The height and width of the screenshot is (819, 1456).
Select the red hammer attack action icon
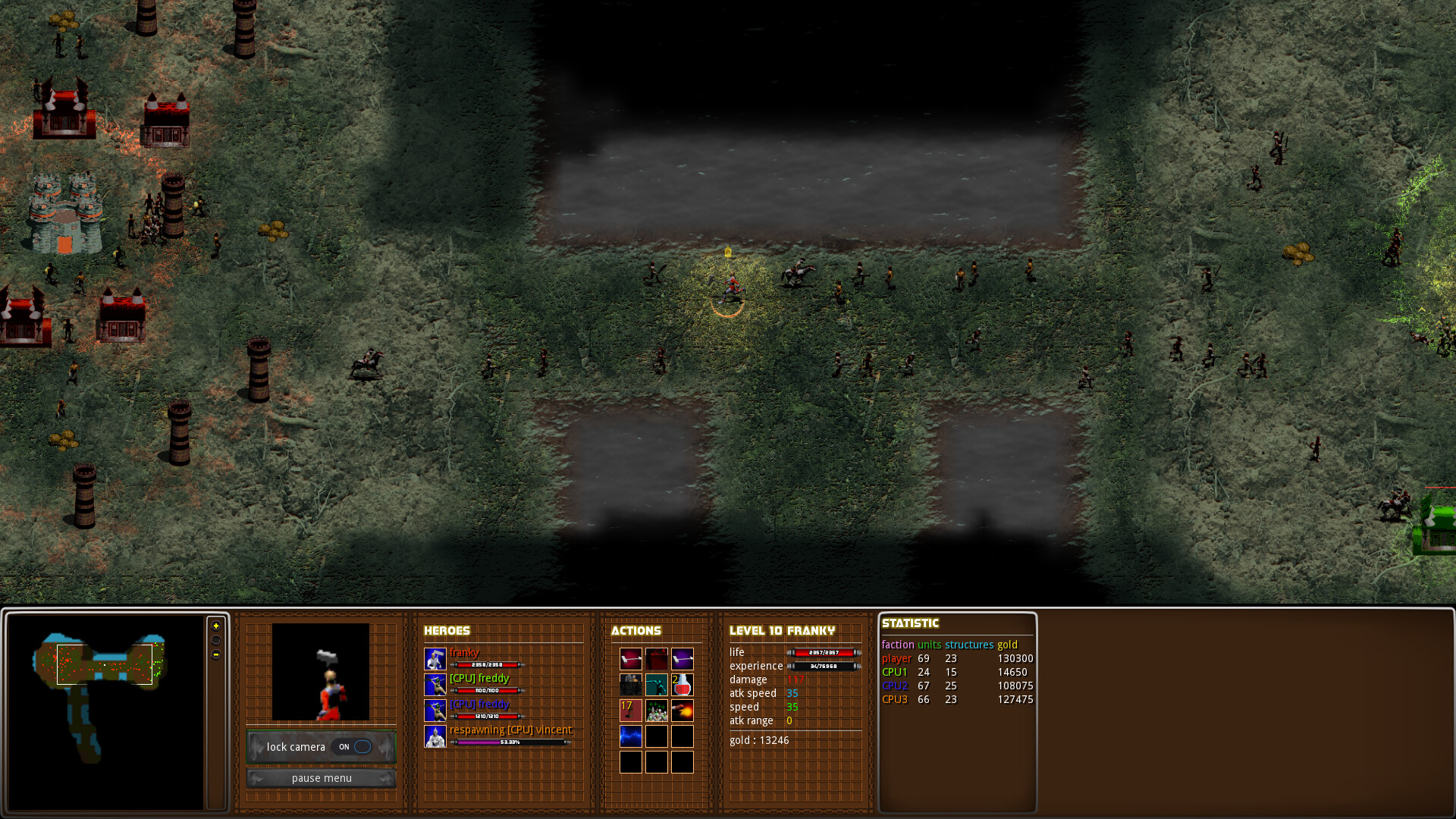(x=631, y=658)
